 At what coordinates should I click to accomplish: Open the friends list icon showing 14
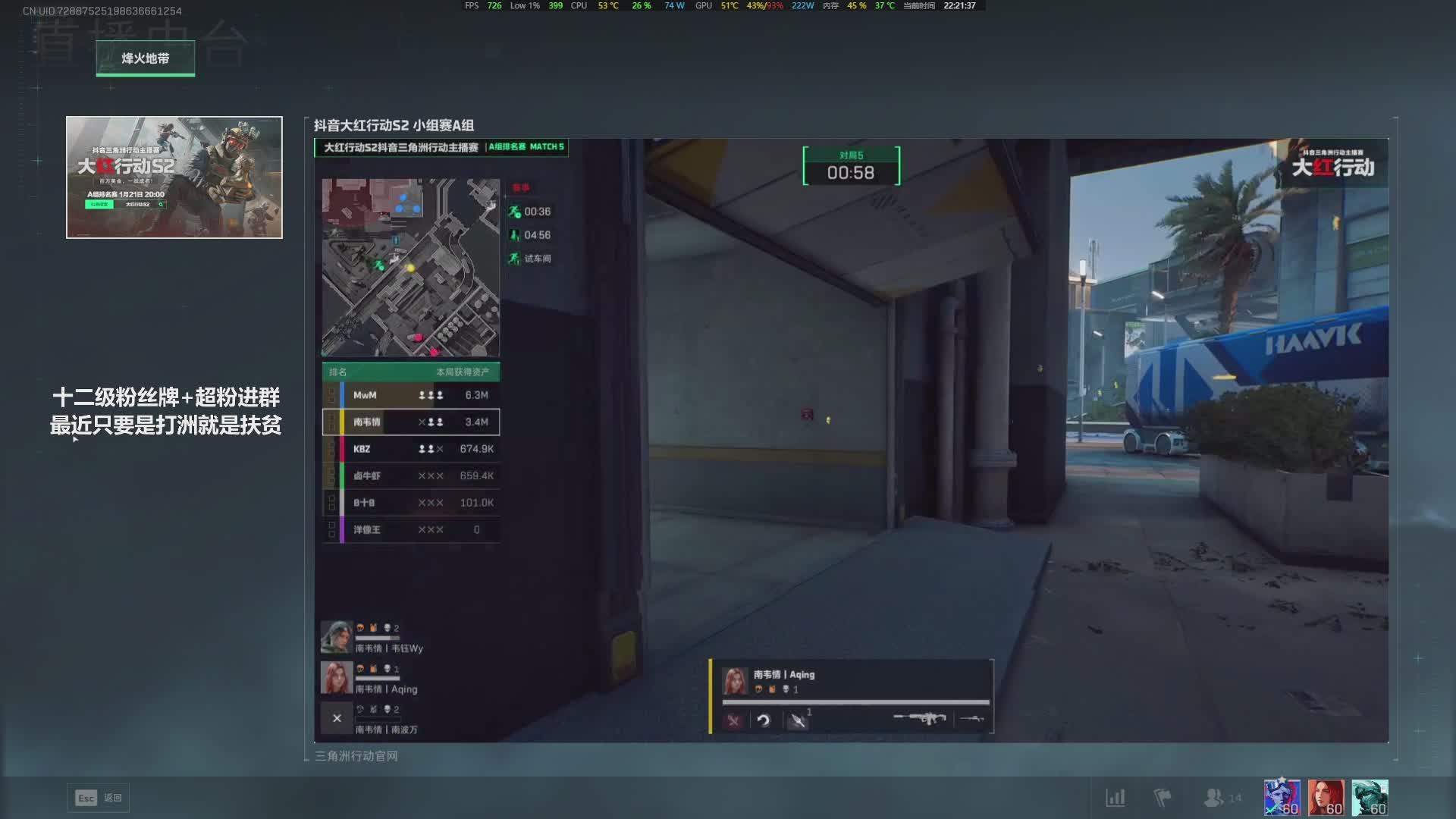click(x=1221, y=798)
